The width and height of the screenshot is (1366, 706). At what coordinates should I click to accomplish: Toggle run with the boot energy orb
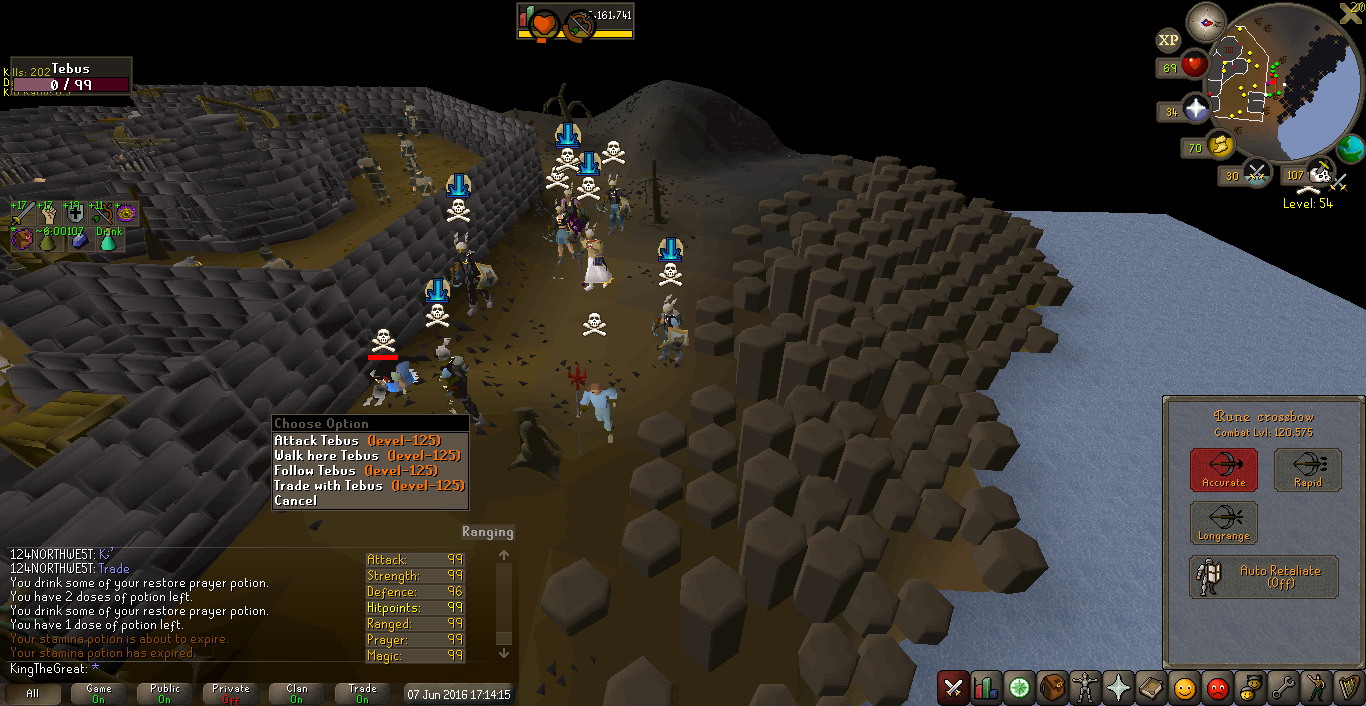point(1220,147)
